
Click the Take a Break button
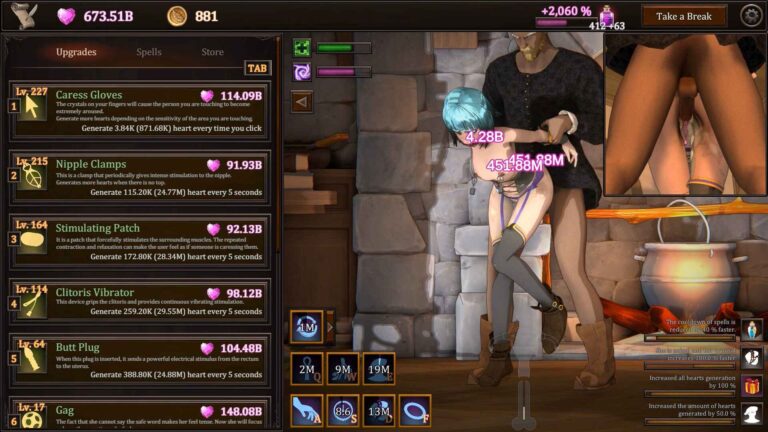pyautogui.click(x=684, y=16)
